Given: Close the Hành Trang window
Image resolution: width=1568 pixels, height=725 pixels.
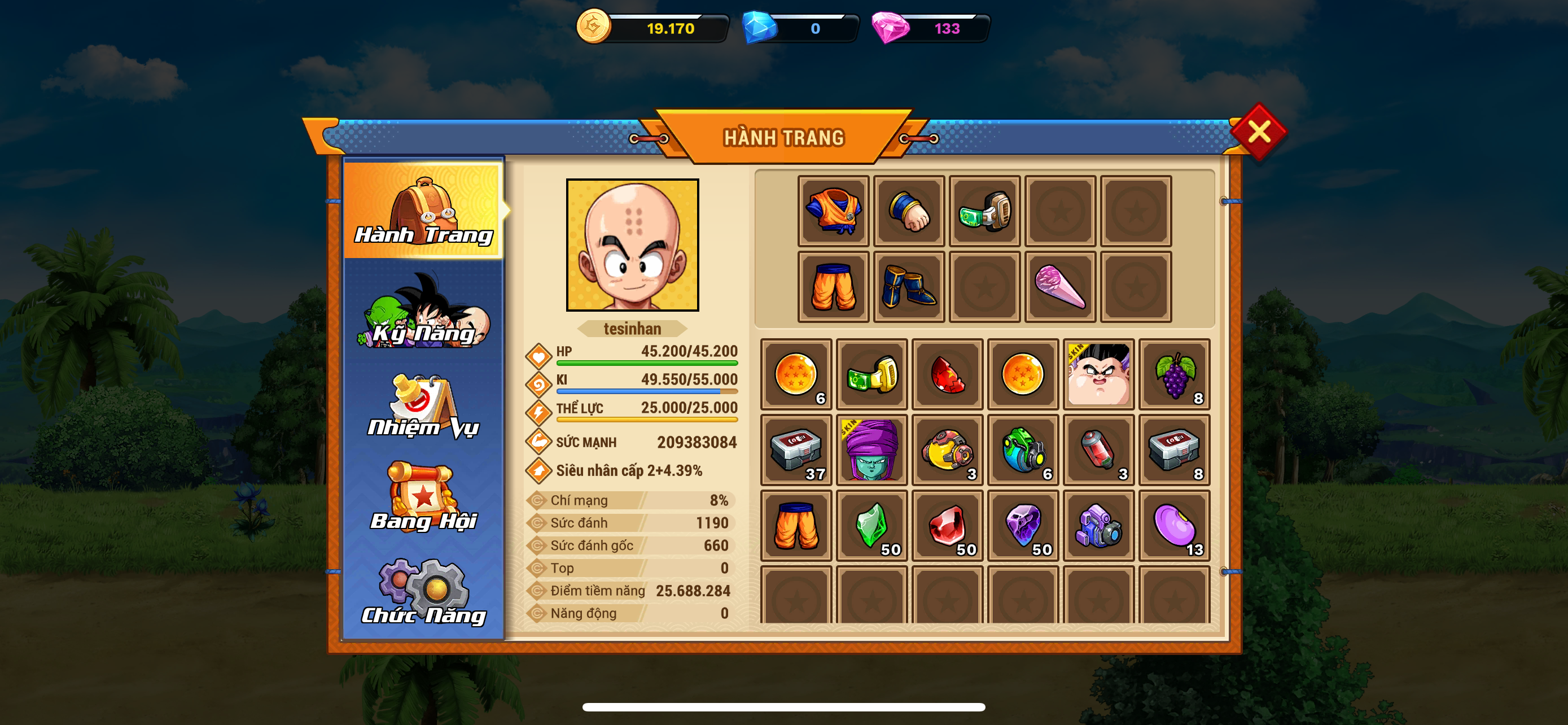Looking at the screenshot, I should tap(1258, 132).
